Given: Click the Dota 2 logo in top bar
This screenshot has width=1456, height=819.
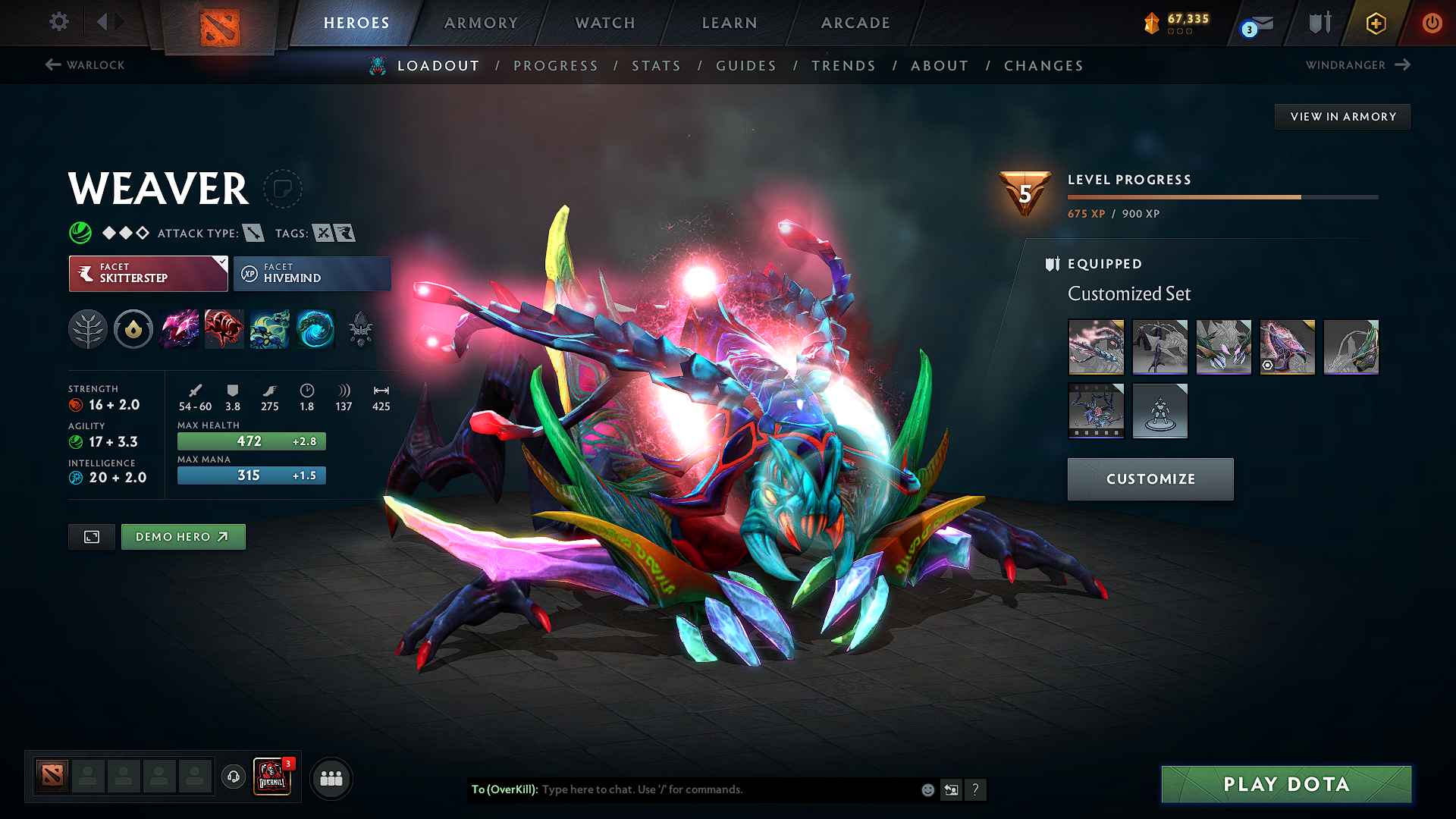Looking at the screenshot, I should click(x=221, y=25).
